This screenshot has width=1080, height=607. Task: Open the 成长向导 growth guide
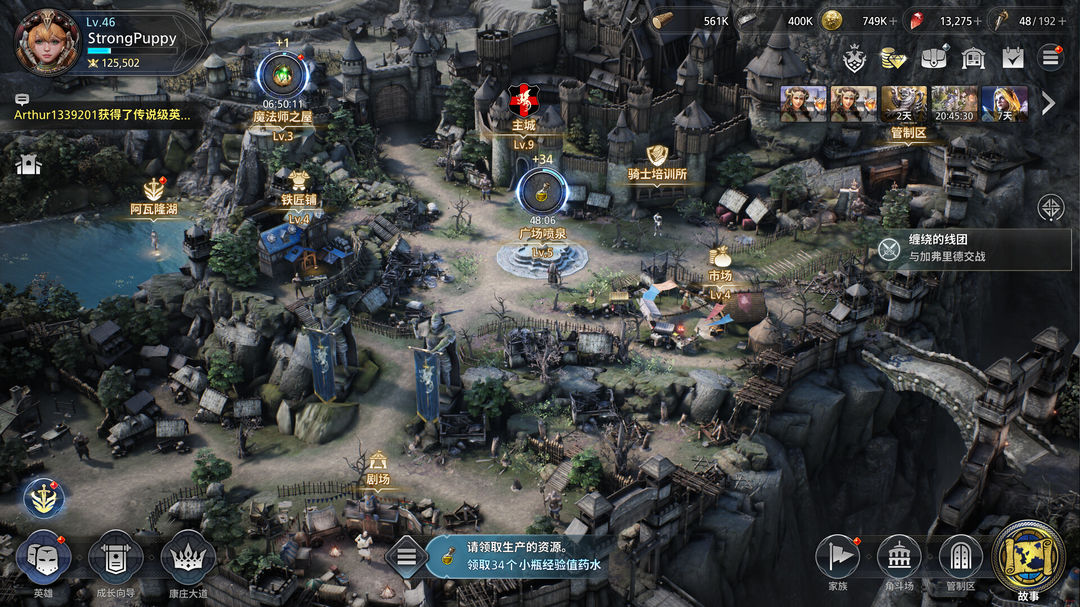pyautogui.click(x=115, y=558)
